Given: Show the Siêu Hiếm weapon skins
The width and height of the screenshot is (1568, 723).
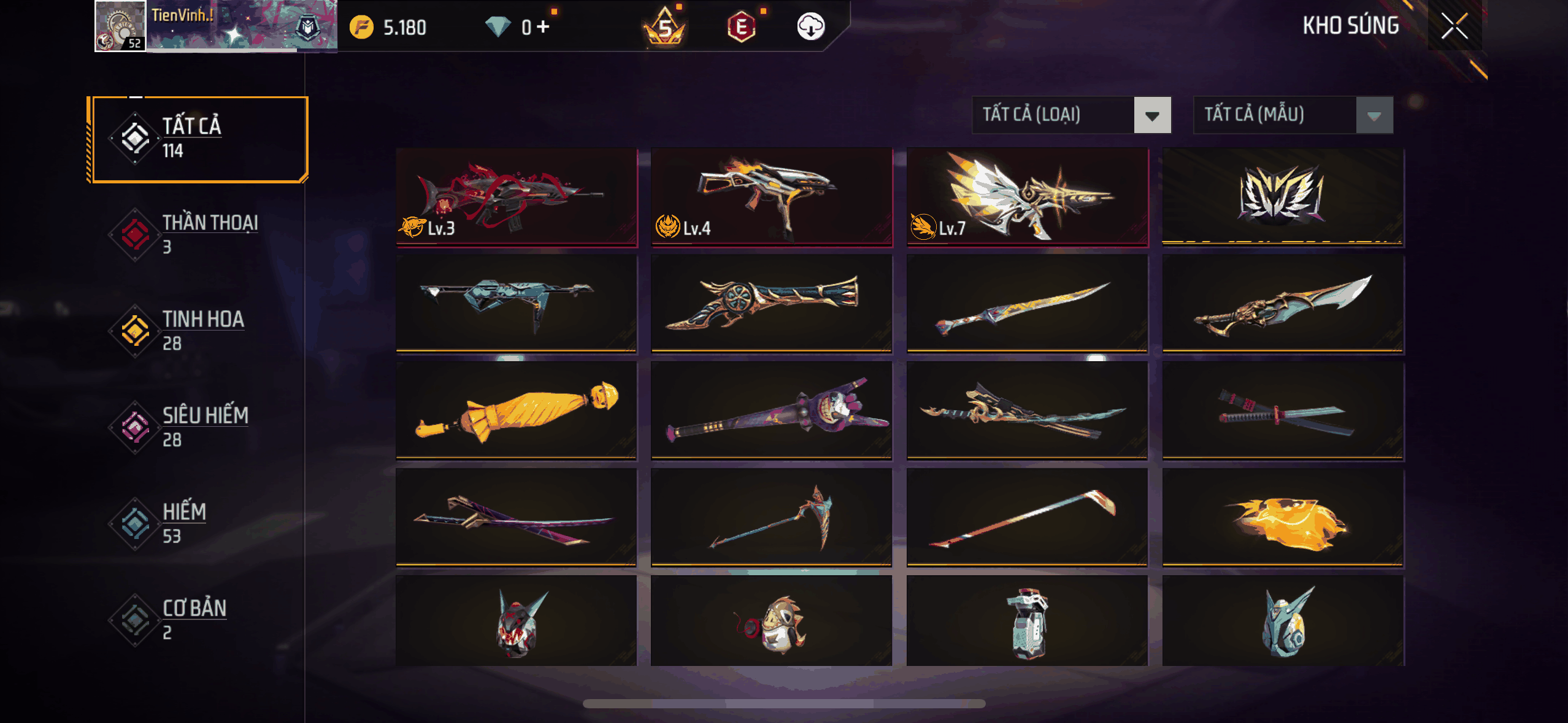Looking at the screenshot, I should (x=198, y=427).
